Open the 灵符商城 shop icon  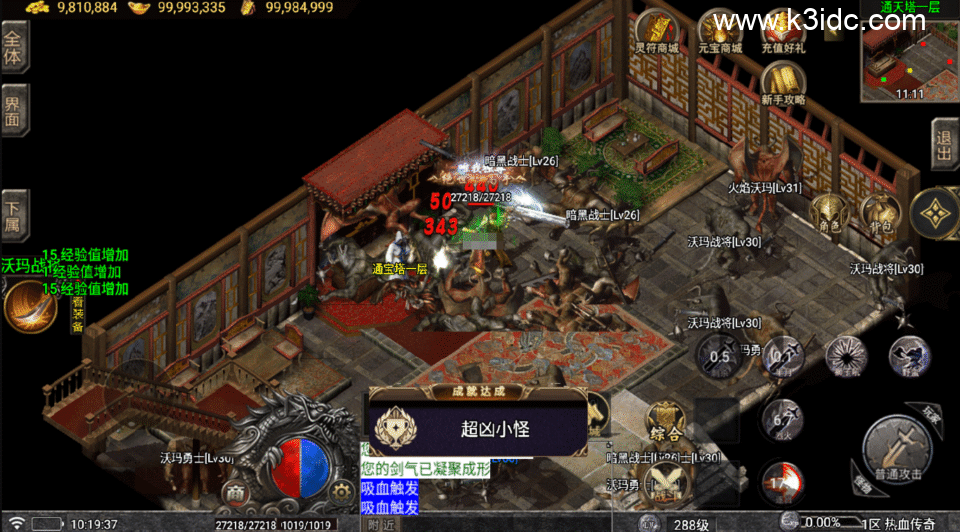(x=655, y=32)
